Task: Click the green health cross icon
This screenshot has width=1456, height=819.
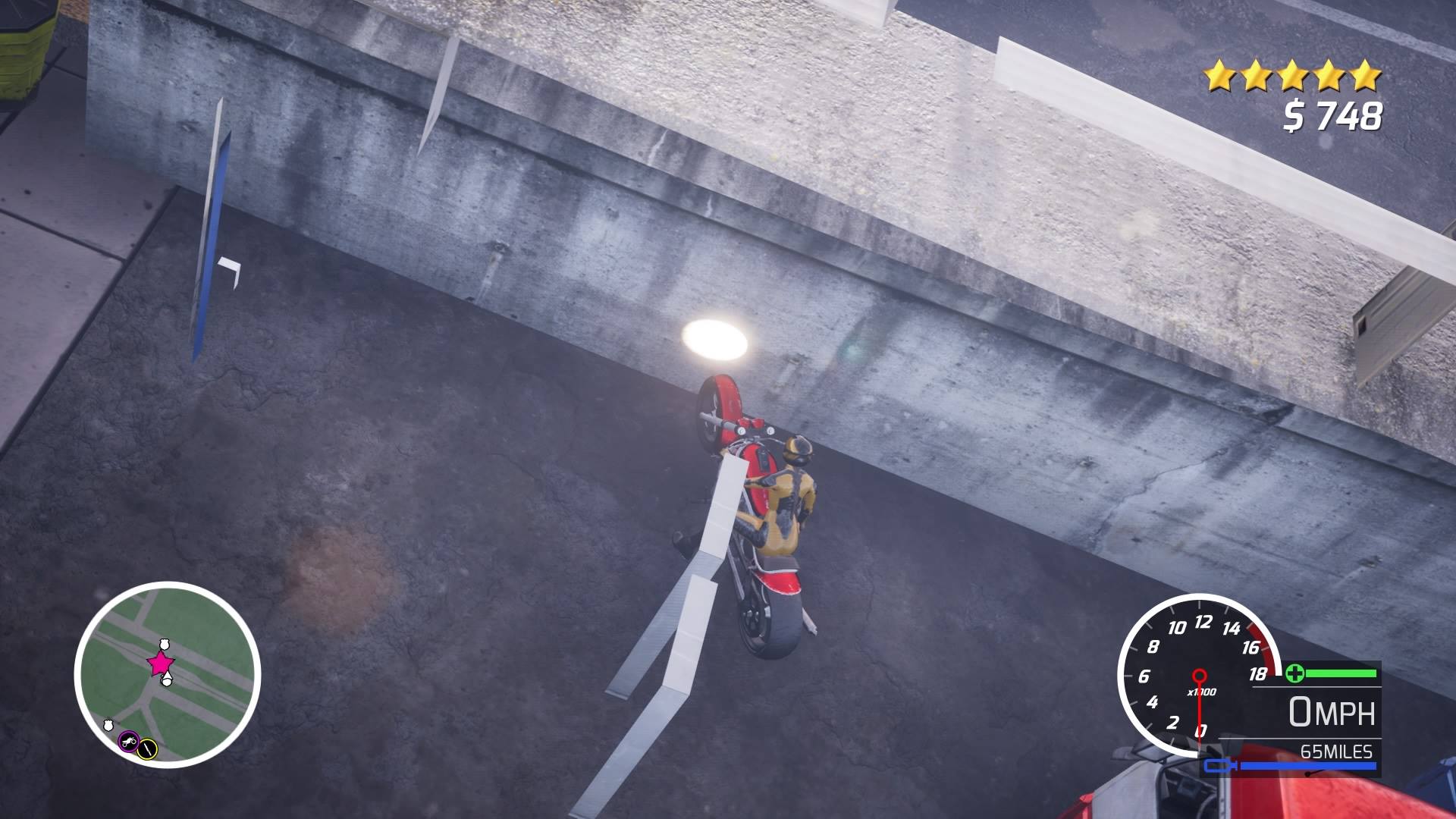Action: (x=1296, y=674)
